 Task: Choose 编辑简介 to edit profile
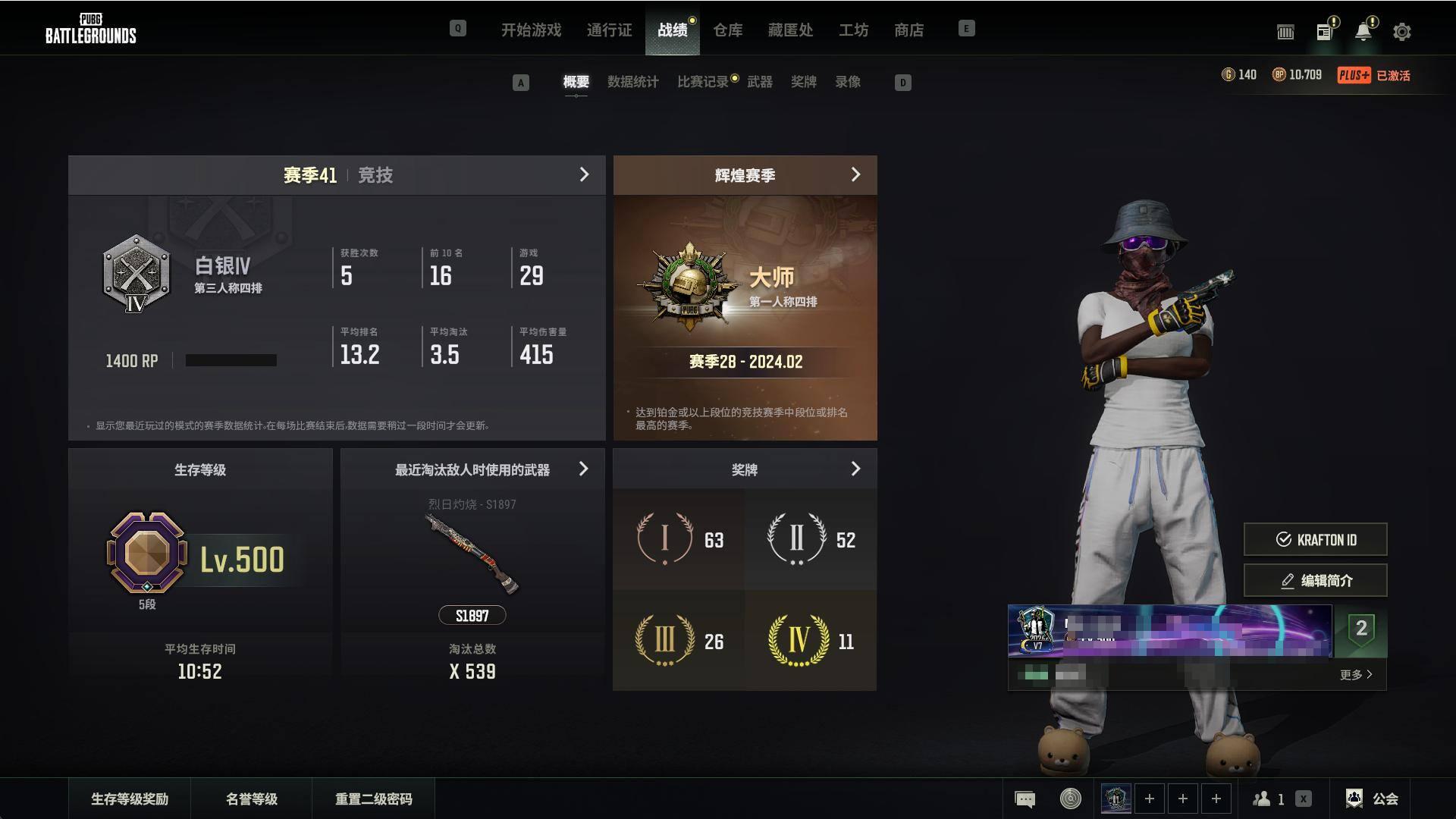click(1315, 581)
